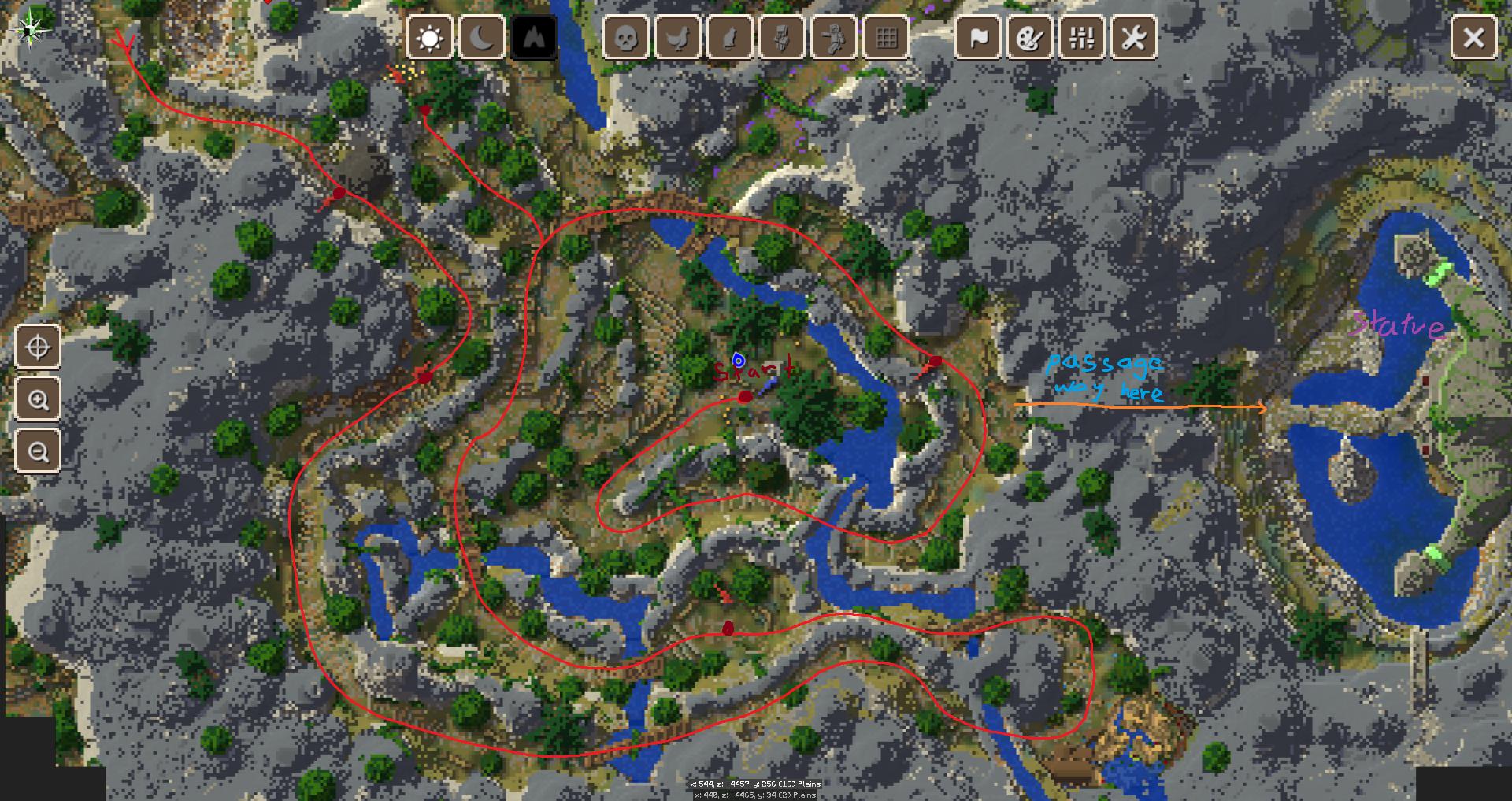Open the theme palette selector
The width and height of the screenshot is (1512, 801).
click(x=1030, y=37)
